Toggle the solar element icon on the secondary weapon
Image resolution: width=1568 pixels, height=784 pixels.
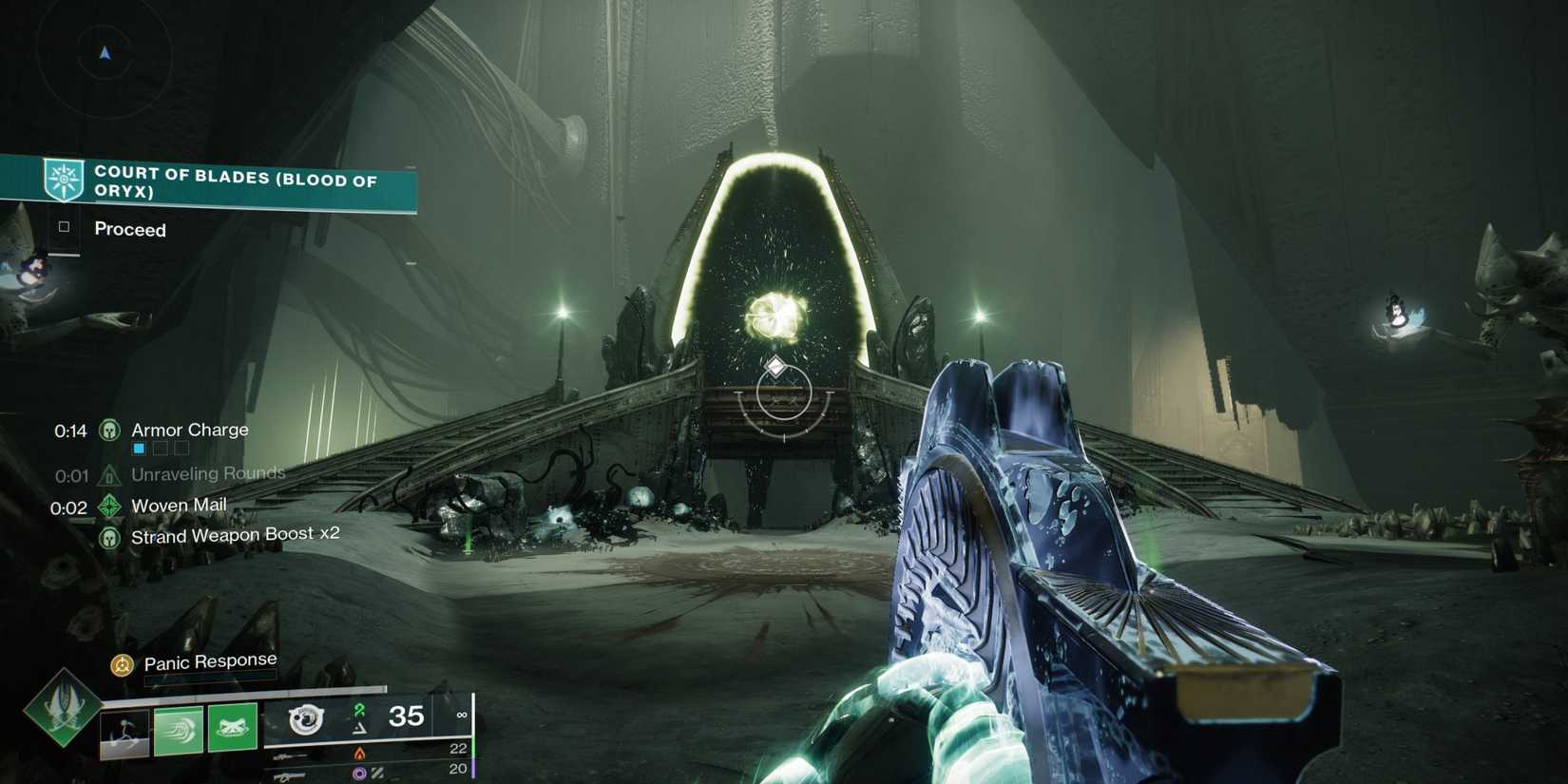359,753
